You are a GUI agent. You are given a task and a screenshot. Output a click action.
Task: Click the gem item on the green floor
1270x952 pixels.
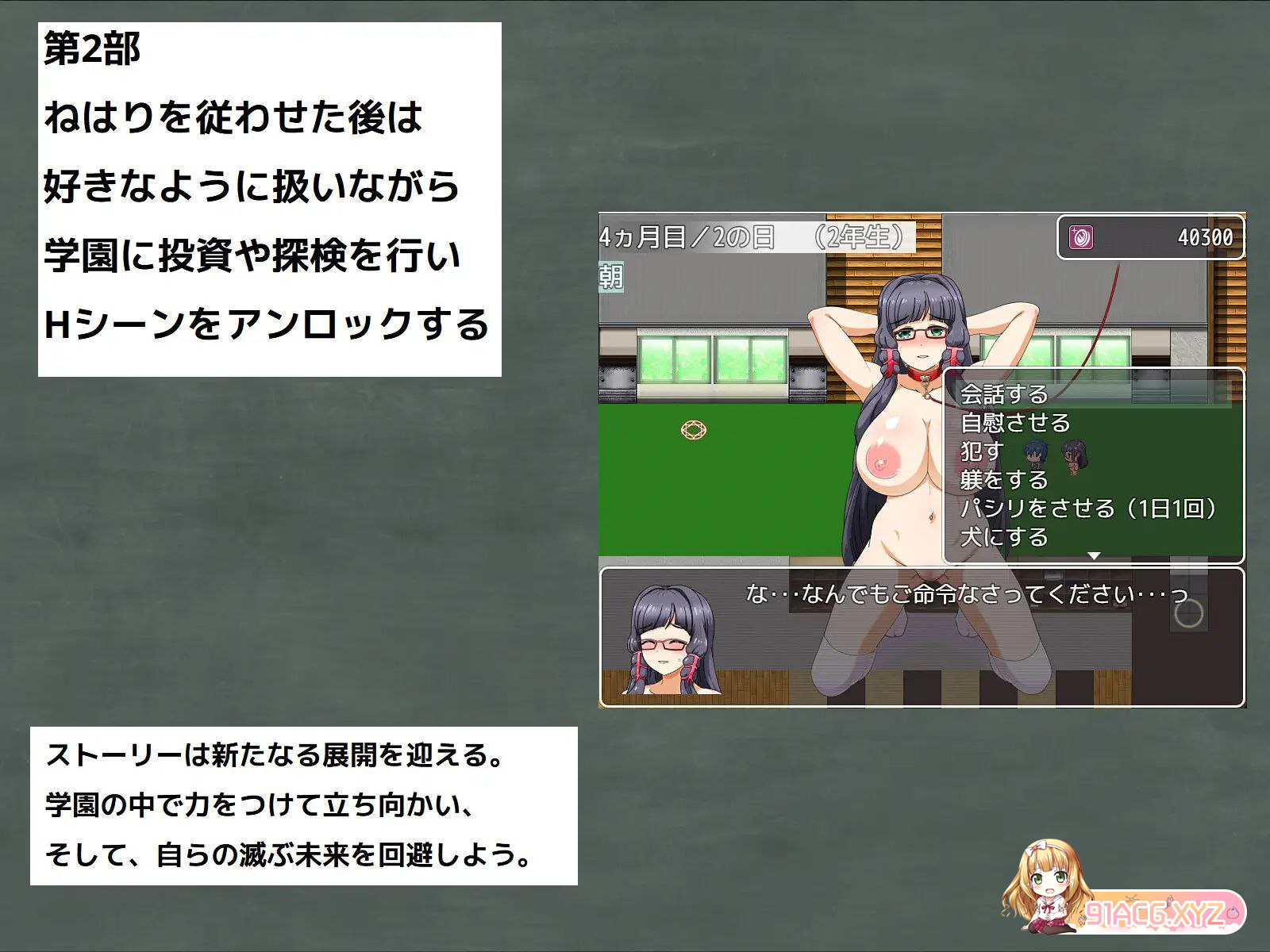tap(694, 431)
